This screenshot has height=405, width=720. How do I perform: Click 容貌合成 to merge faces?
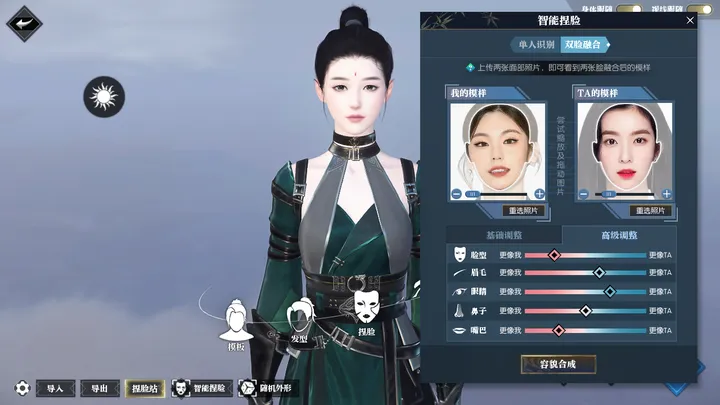tap(558, 364)
